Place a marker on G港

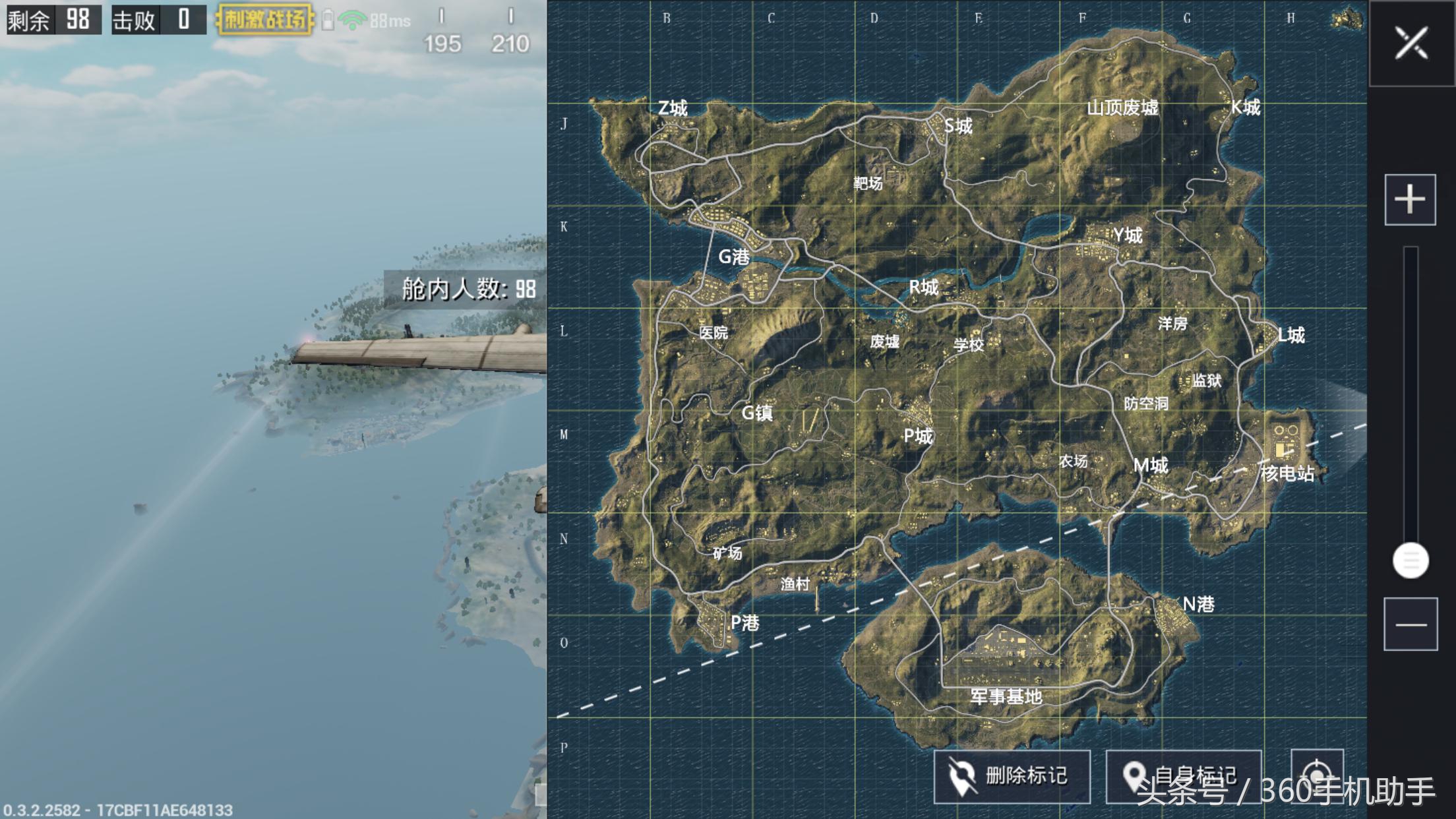pyautogui.click(x=733, y=257)
